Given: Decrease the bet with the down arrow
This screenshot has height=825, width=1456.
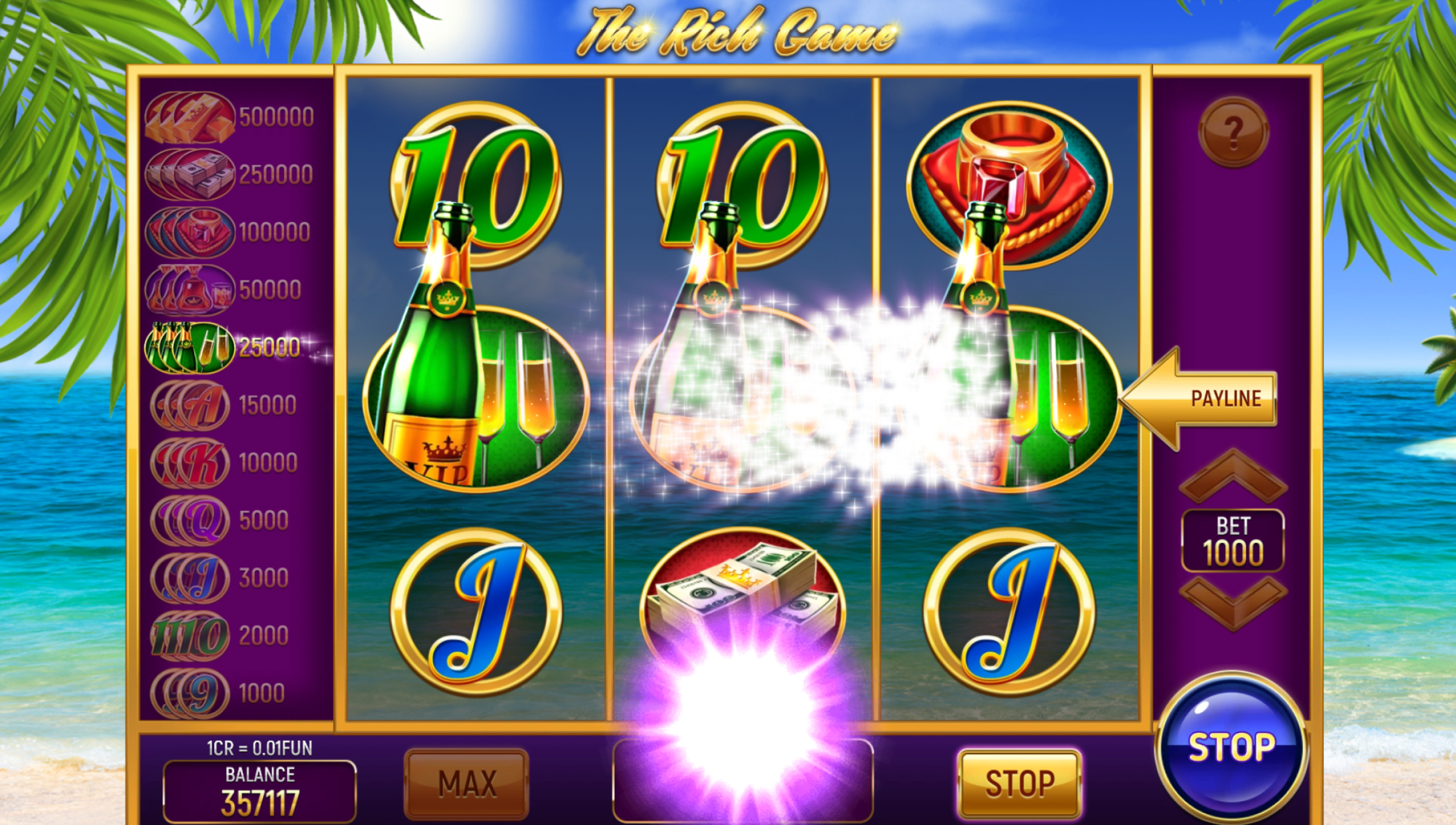Looking at the screenshot, I should point(1233,602).
